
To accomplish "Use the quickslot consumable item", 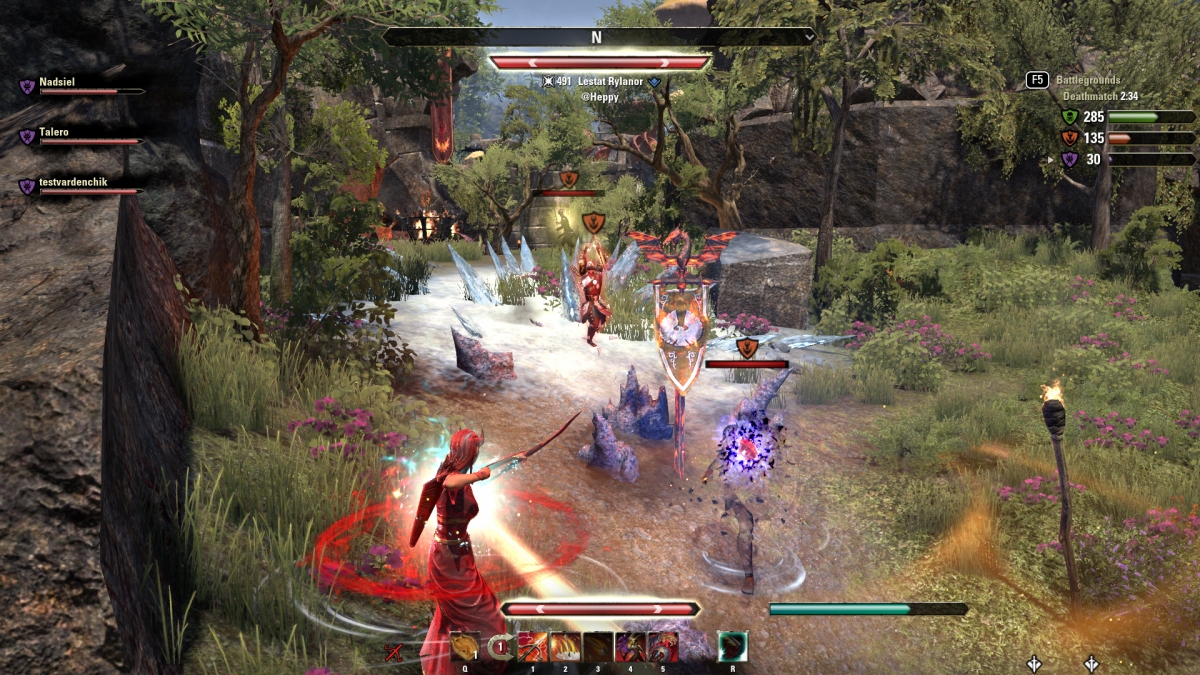I will pos(465,647).
